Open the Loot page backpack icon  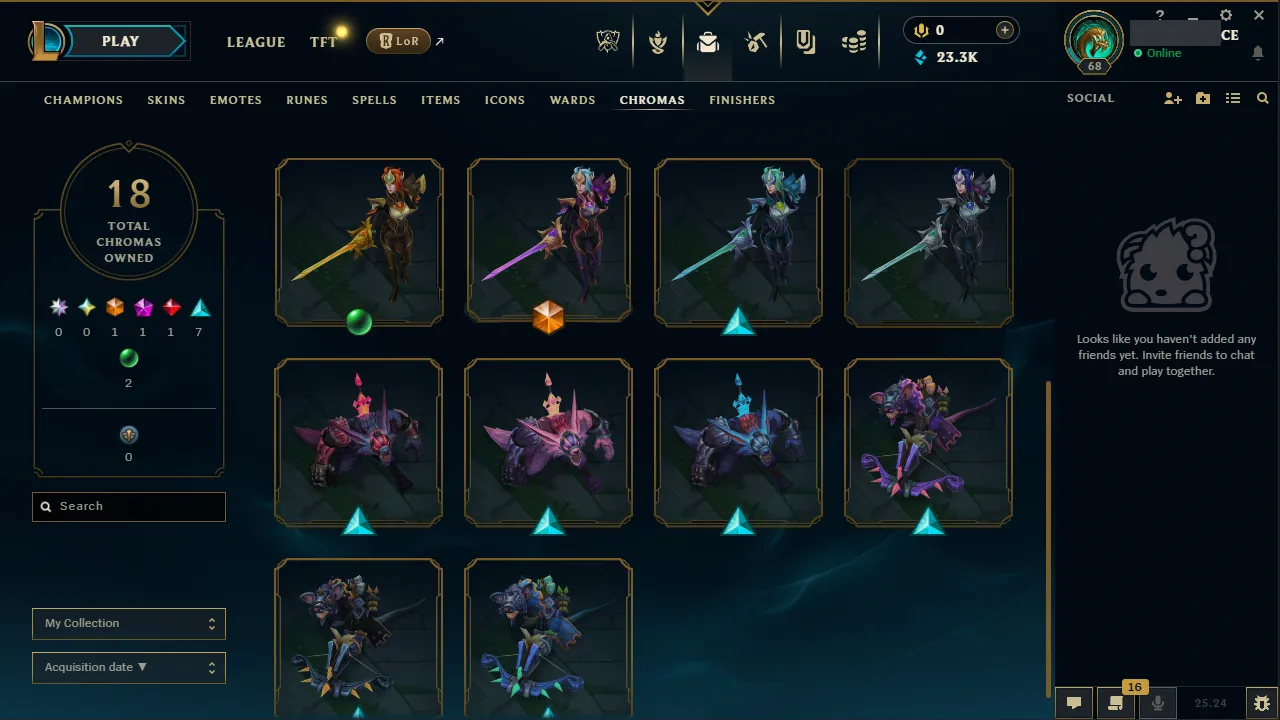[x=708, y=41]
